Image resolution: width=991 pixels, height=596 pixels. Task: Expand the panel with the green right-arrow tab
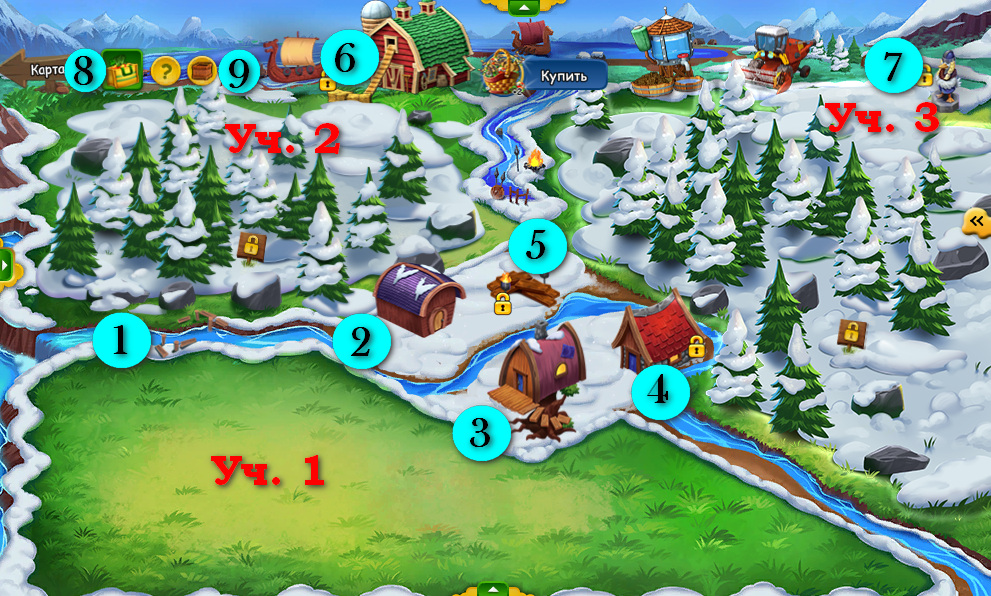(x=6, y=264)
